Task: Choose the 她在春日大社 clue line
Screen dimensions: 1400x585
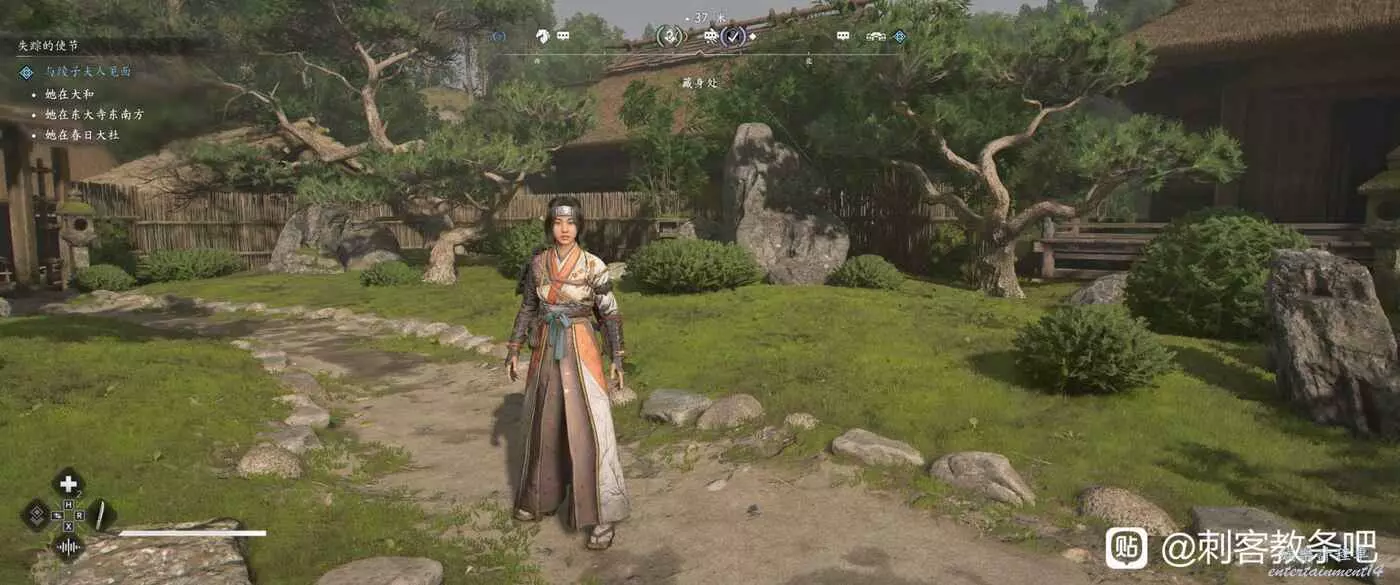Action: coord(82,134)
